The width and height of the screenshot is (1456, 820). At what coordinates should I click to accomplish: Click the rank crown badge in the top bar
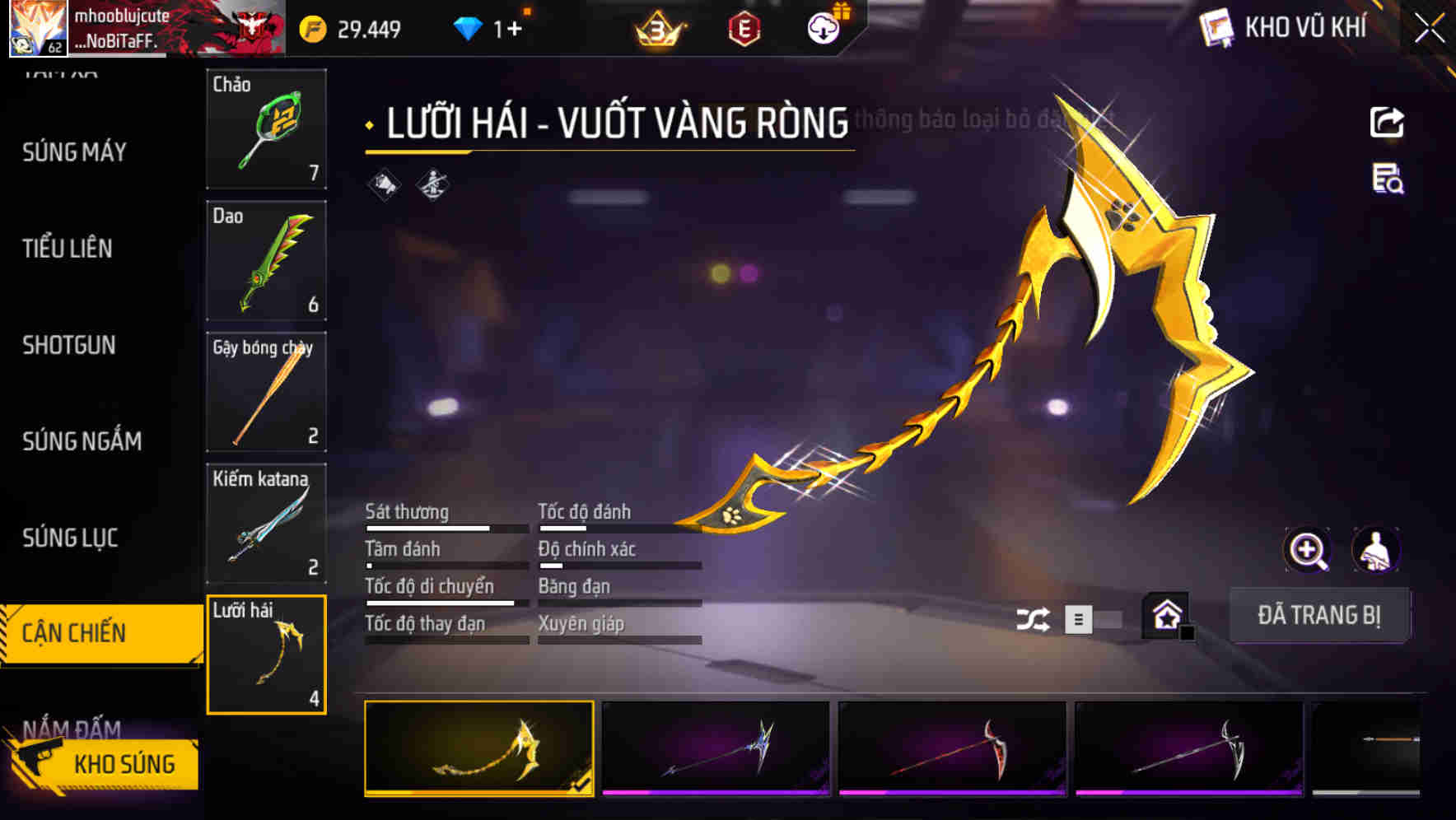pos(655,27)
